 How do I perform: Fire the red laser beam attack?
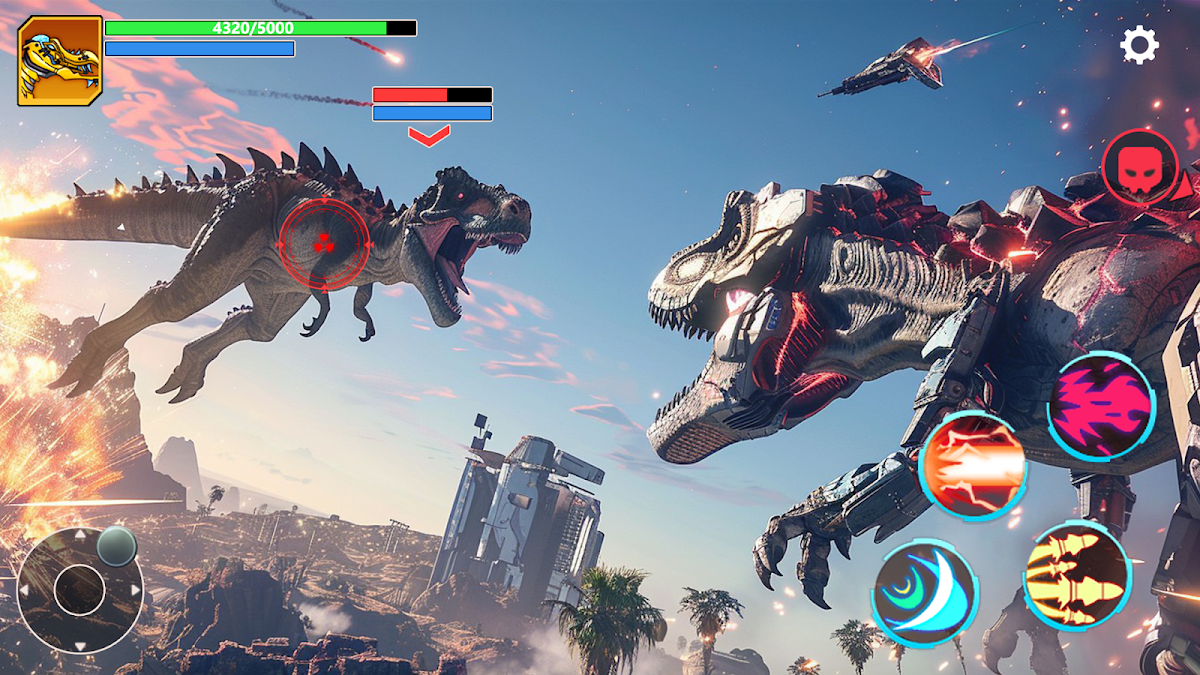pos(972,464)
